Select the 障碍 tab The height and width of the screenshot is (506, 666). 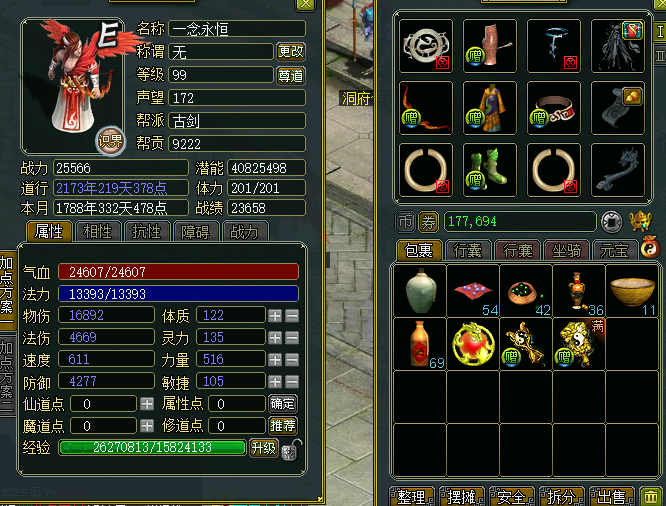[196, 232]
